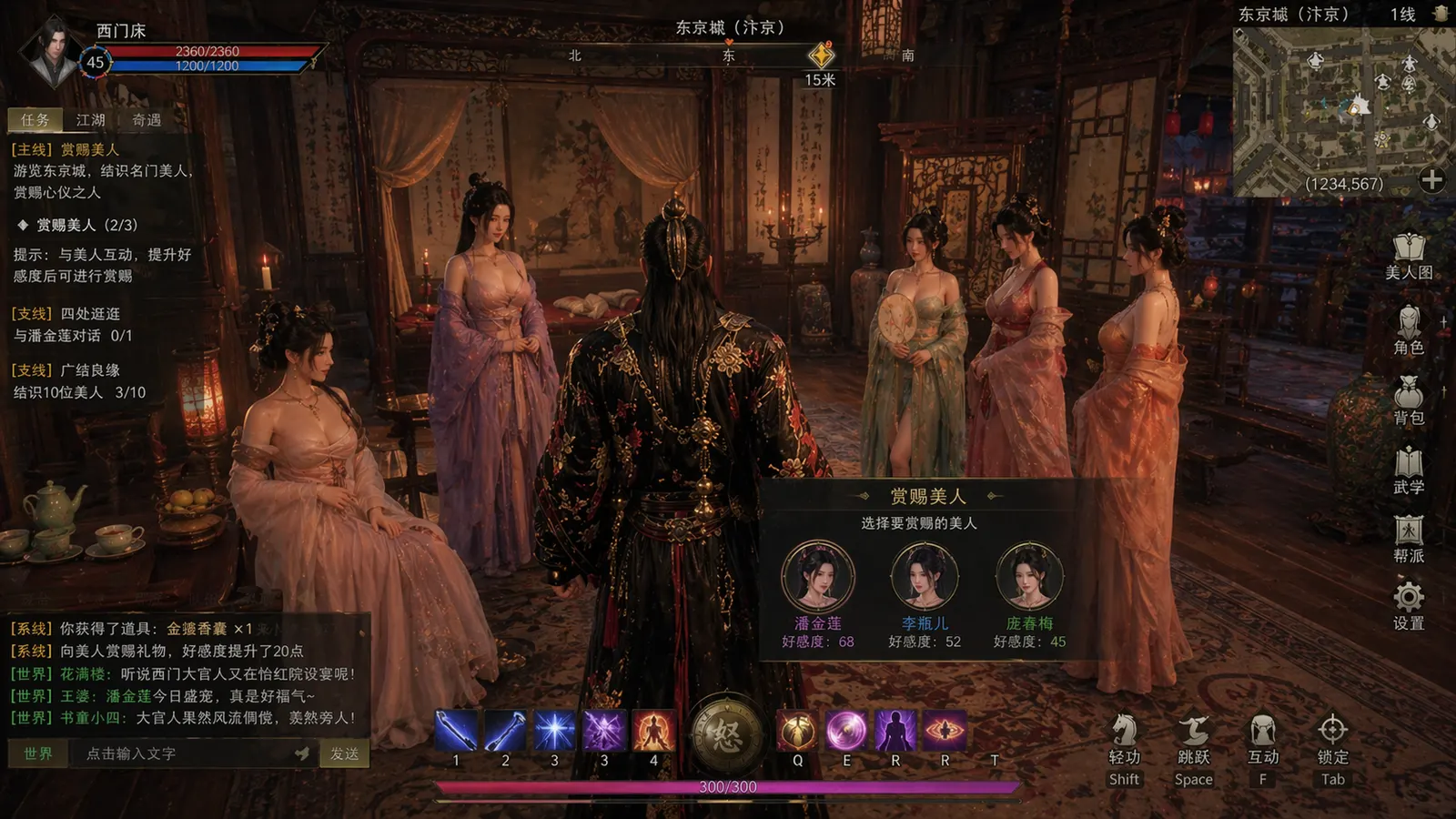Screen dimensions: 1456x819
Task: Choose 李瓶儿 in the reward panel
Action: [924, 576]
